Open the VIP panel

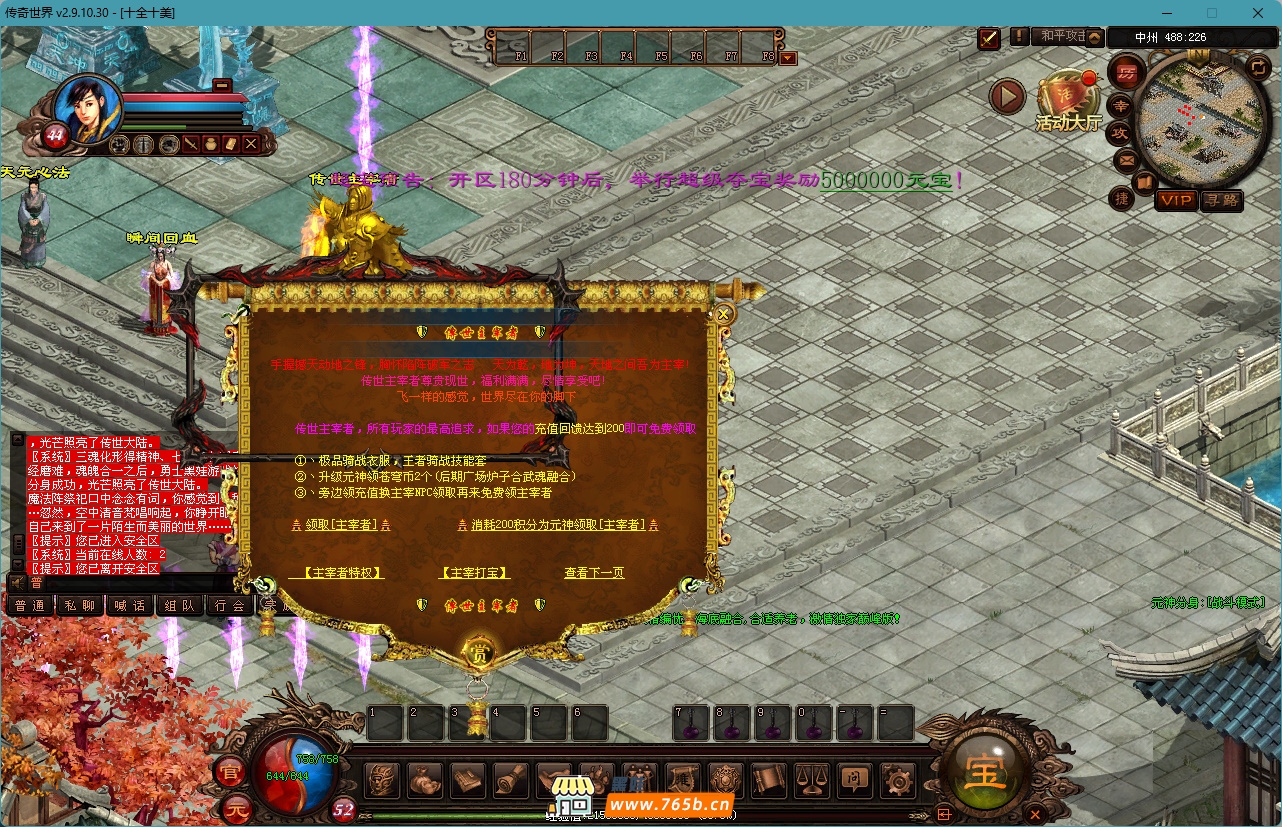(x=1176, y=200)
